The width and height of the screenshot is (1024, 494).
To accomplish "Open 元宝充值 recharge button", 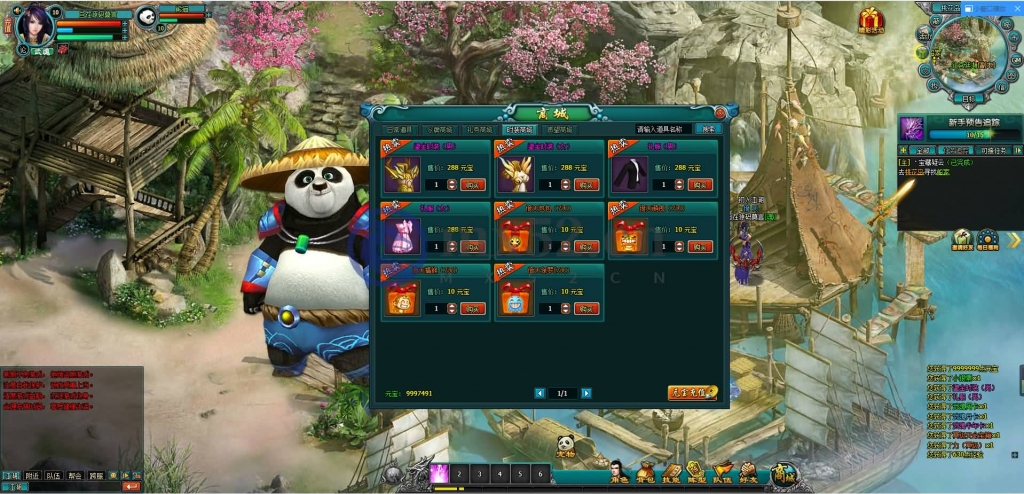I will click(692, 393).
